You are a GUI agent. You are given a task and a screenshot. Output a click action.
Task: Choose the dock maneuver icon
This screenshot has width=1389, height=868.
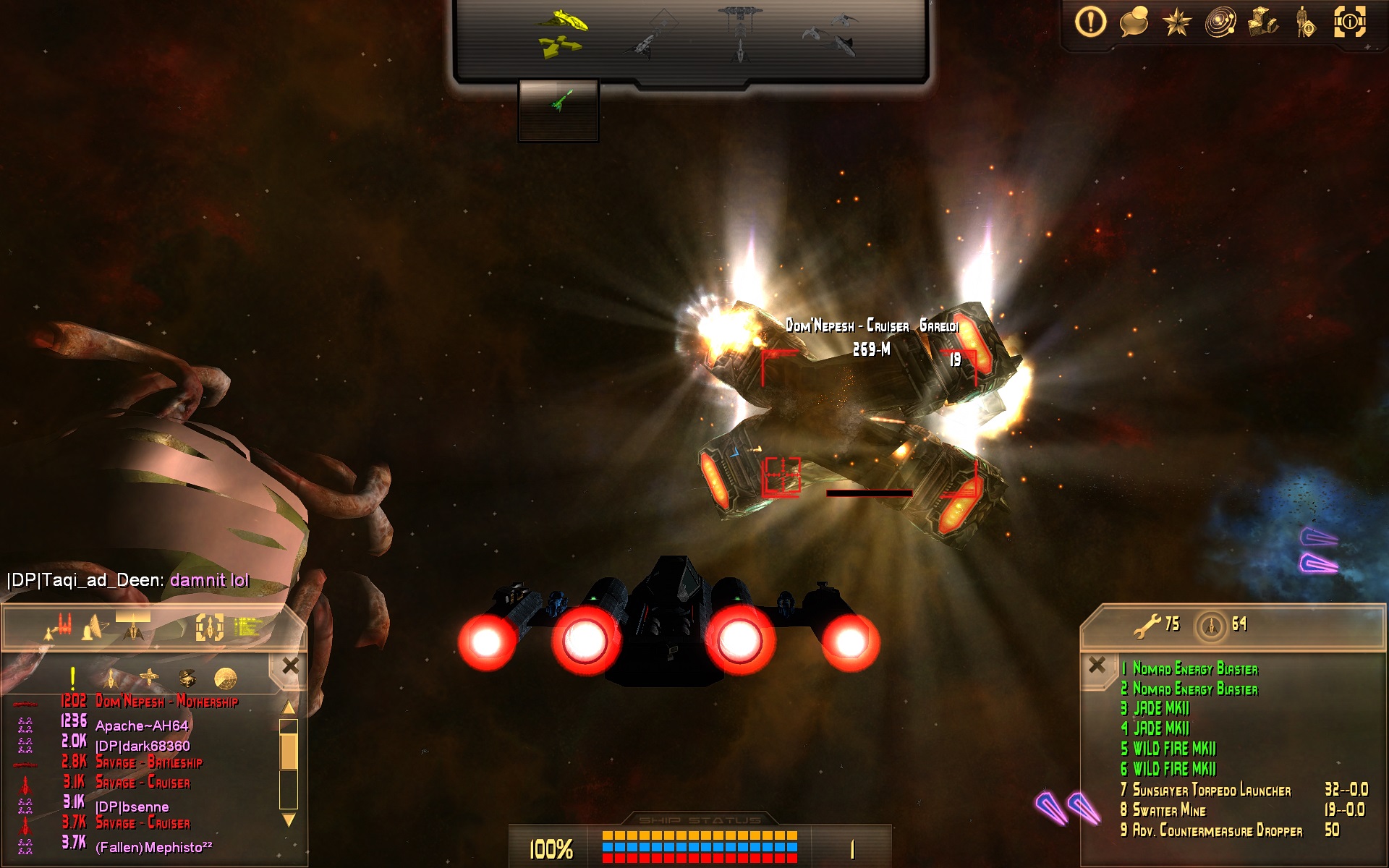pos(740,33)
